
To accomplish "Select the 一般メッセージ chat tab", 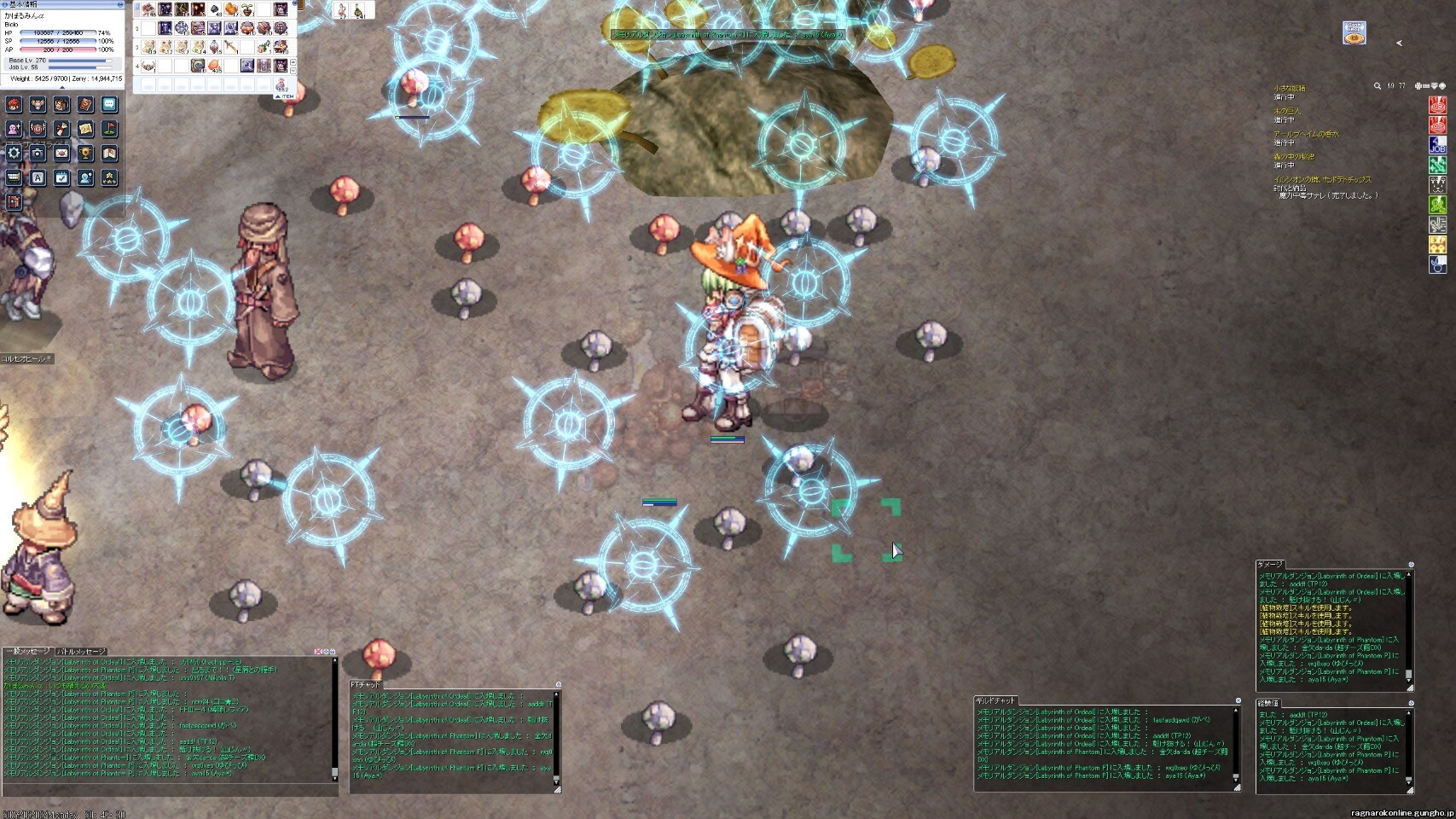I will [x=28, y=652].
